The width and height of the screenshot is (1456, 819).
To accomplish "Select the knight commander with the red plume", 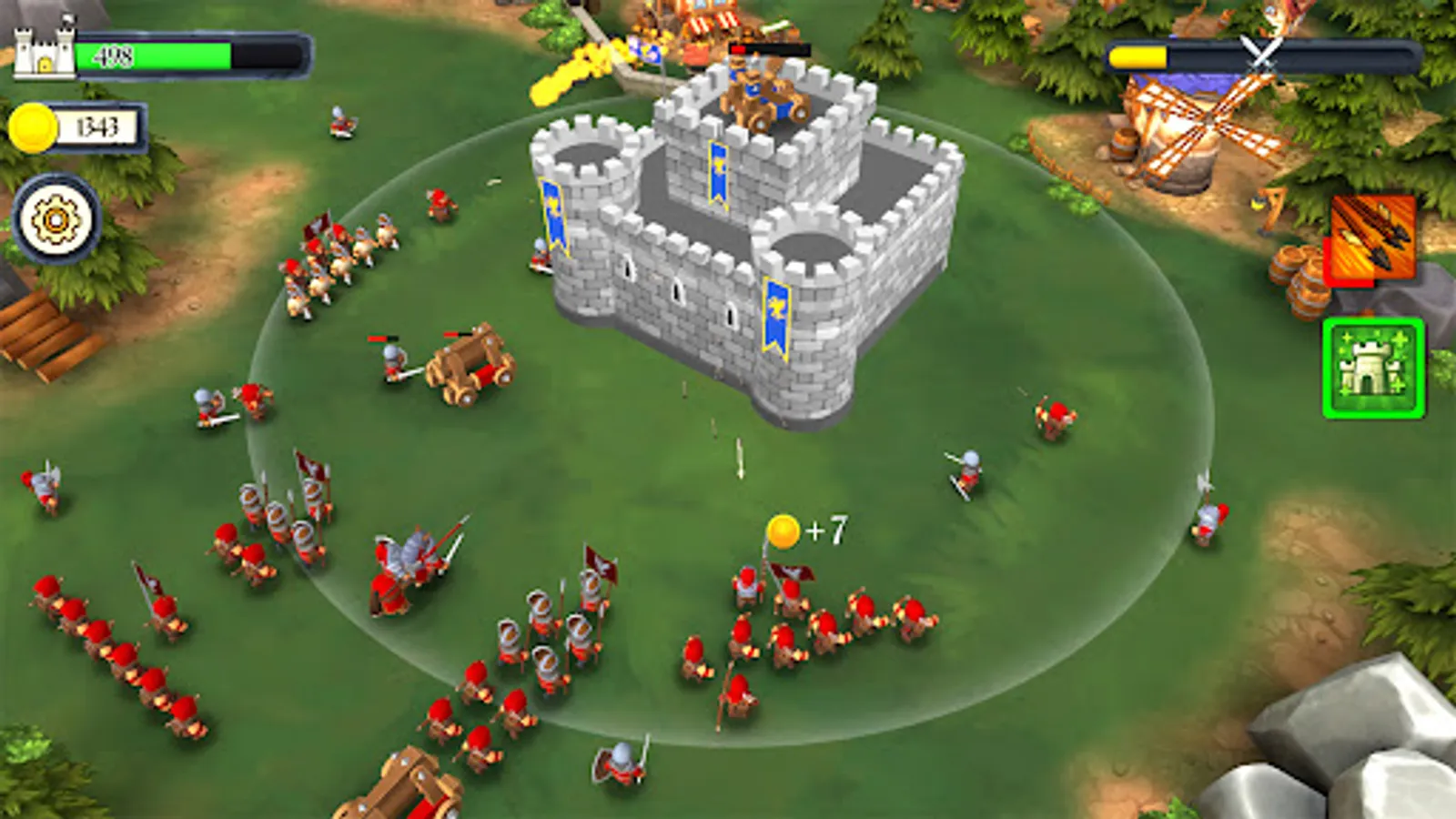I will [x=409, y=560].
